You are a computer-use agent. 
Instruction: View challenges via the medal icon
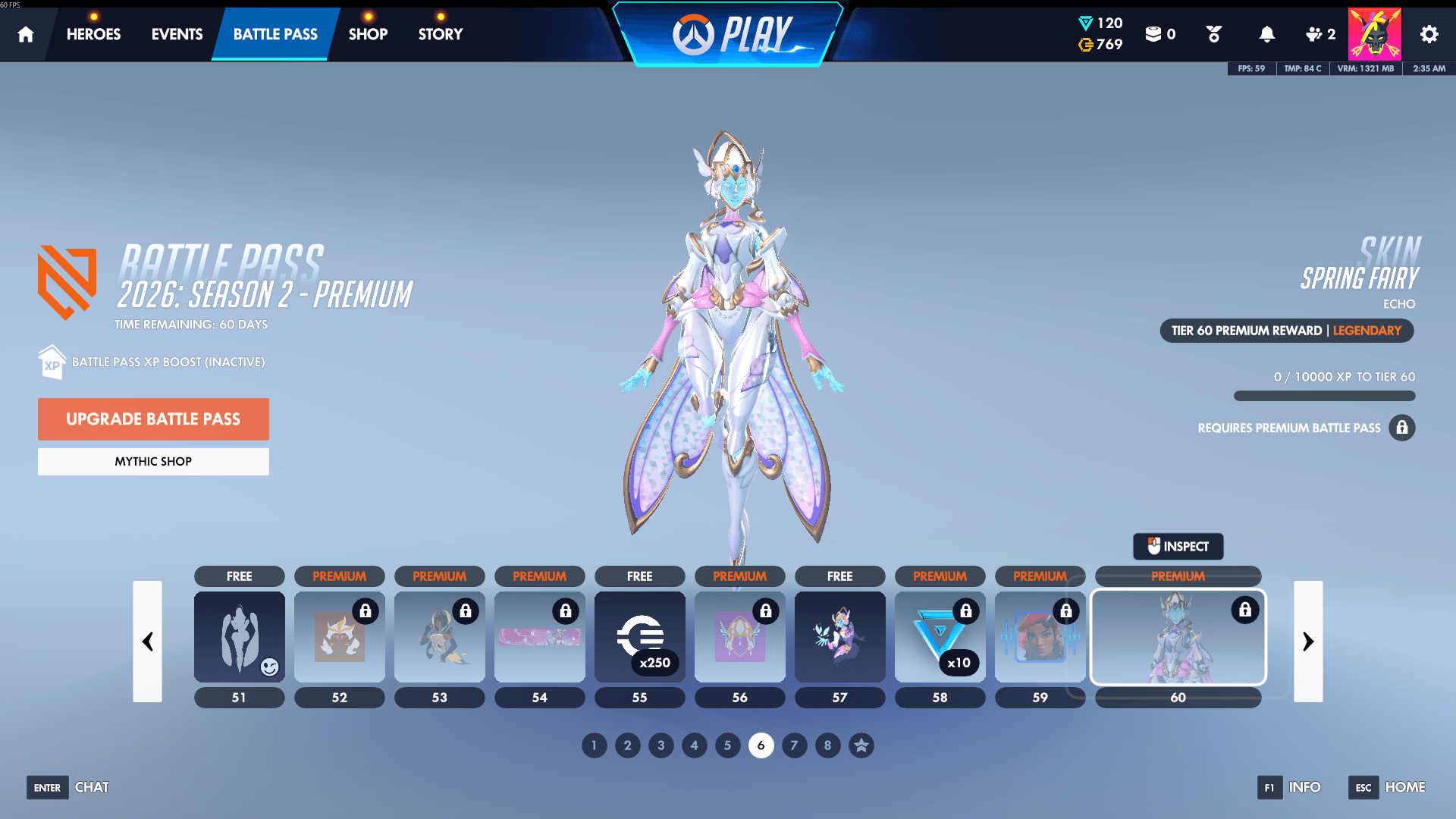point(1213,33)
